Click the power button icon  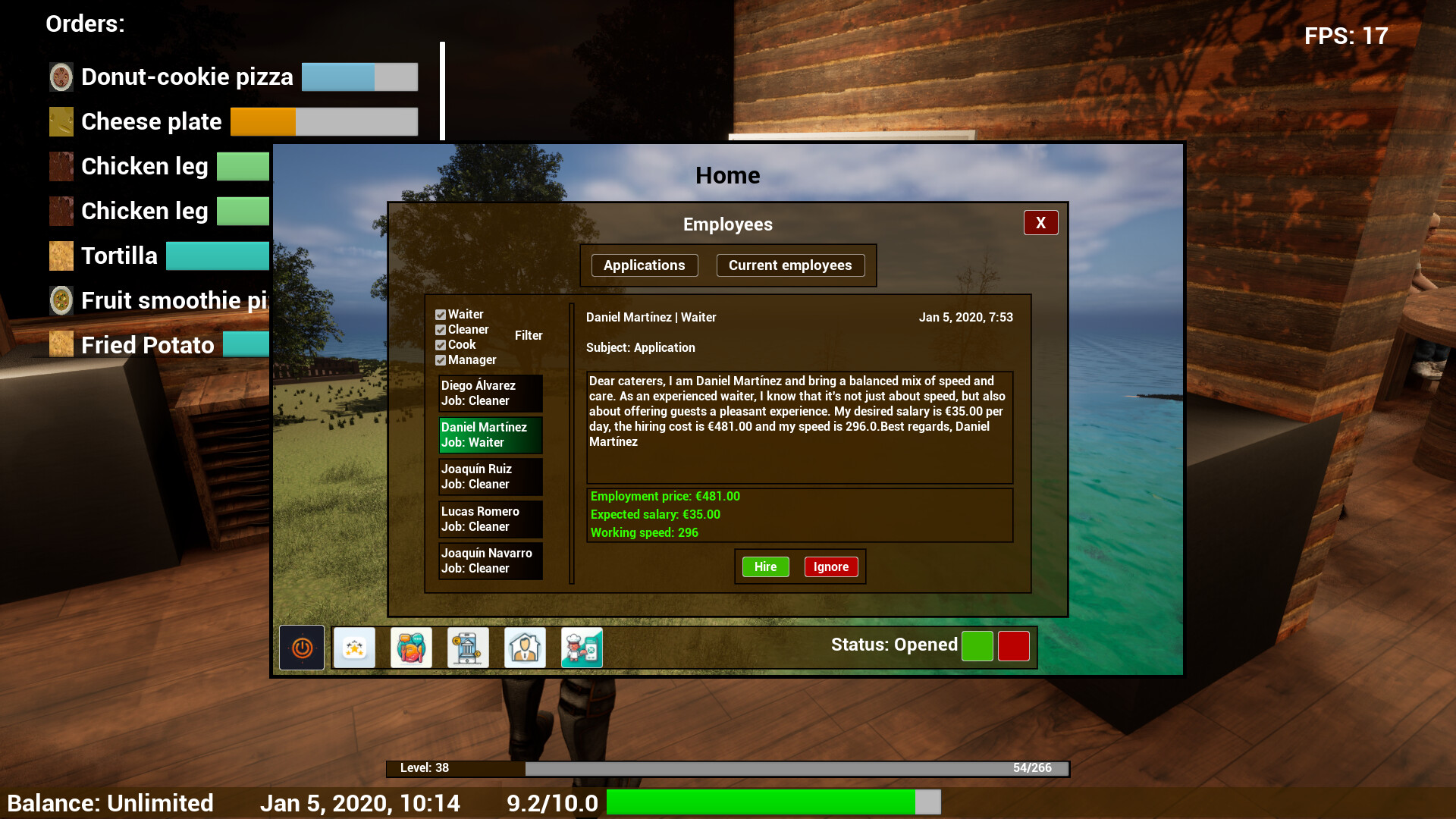point(301,647)
